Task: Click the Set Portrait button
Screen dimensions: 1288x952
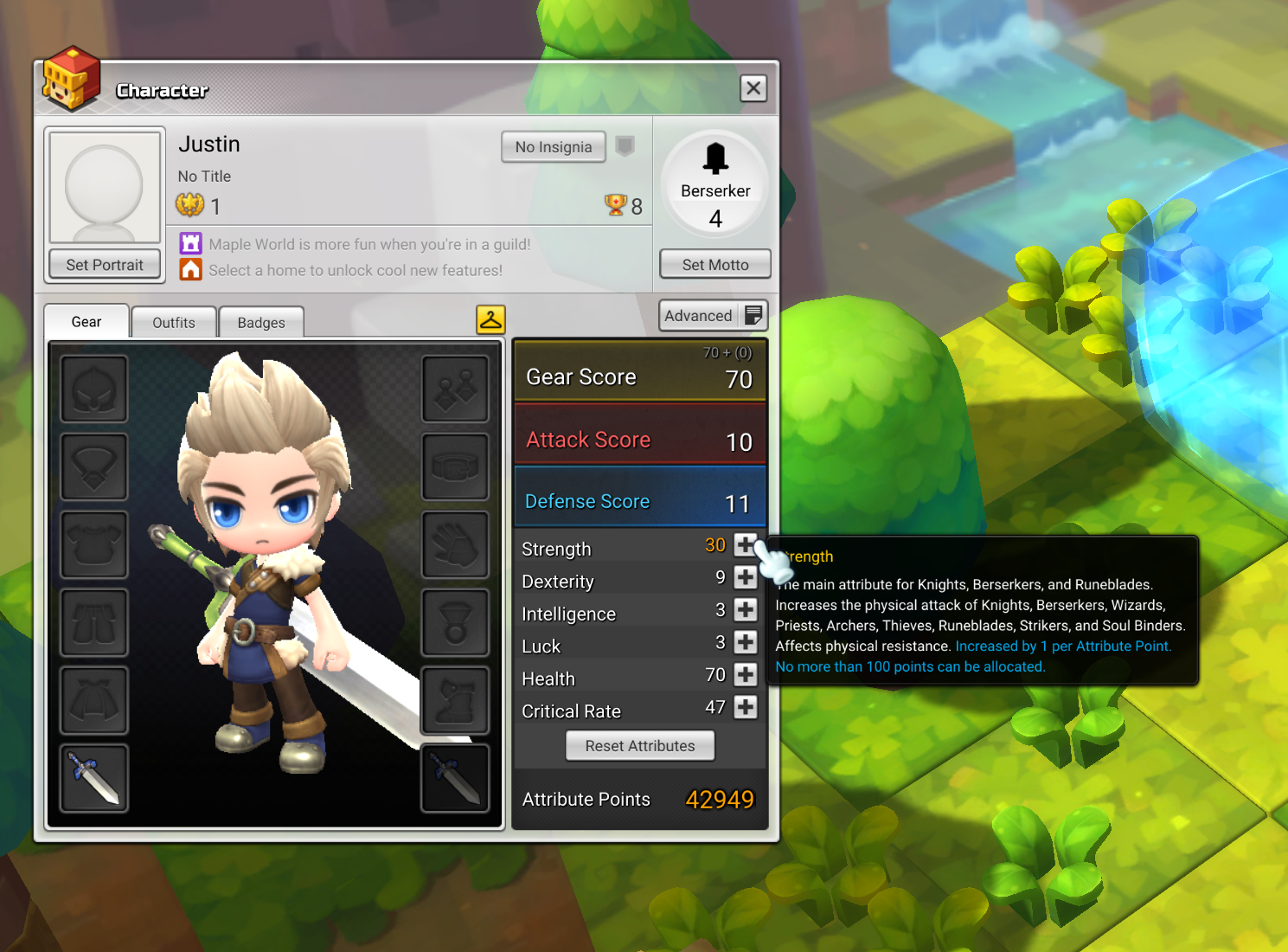Action: click(x=104, y=264)
